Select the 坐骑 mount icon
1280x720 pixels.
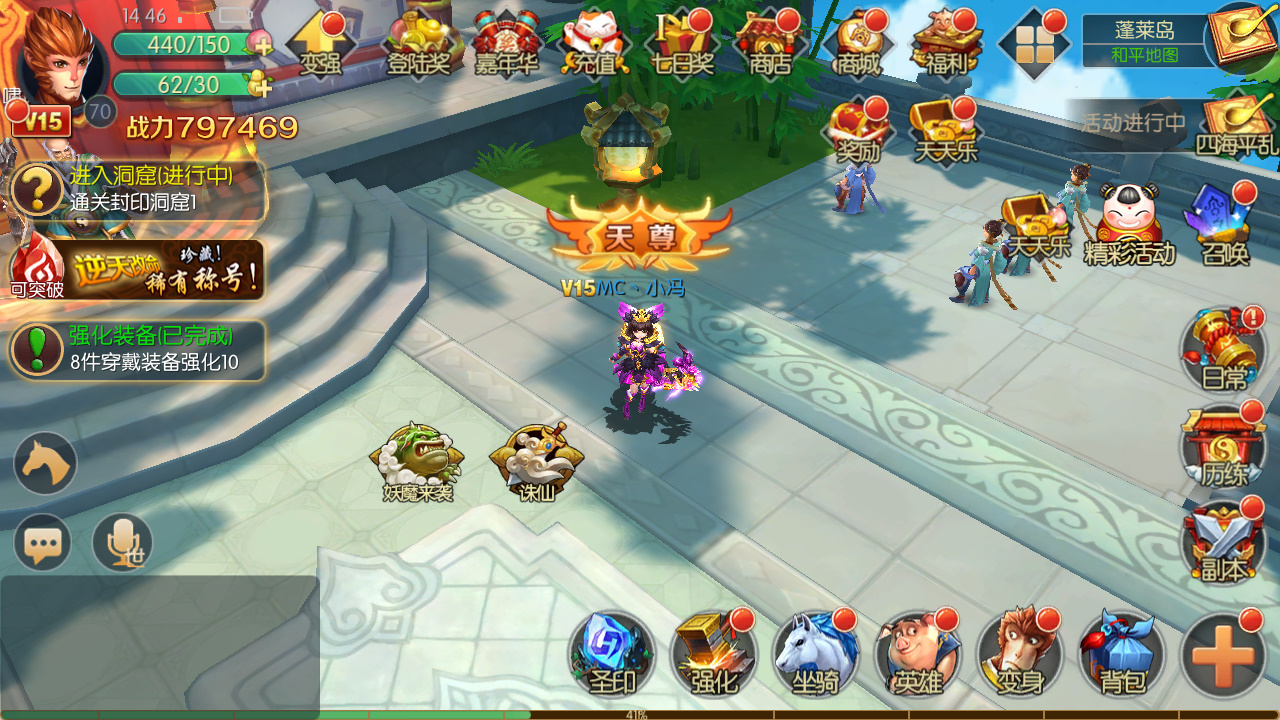pos(815,655)
